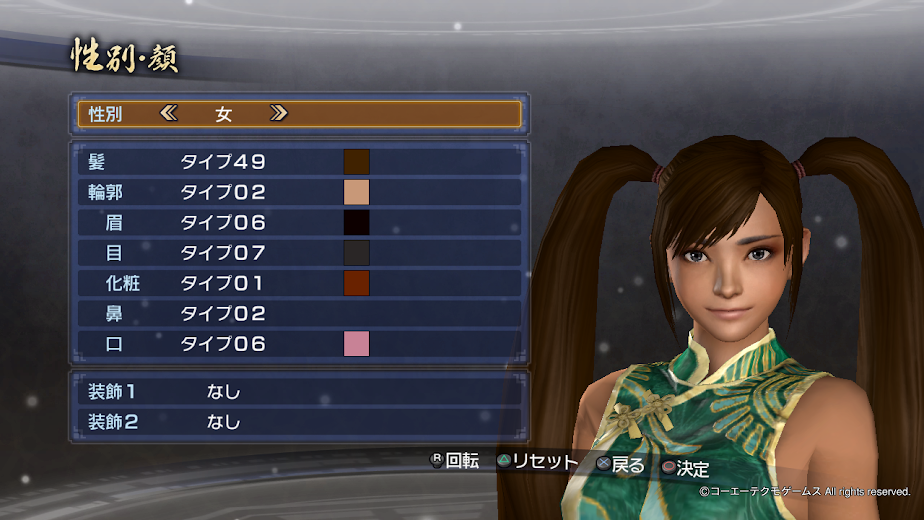Select the dark gray eye color swatch
This screenshot has height=520, width=924.
(357, 253)
